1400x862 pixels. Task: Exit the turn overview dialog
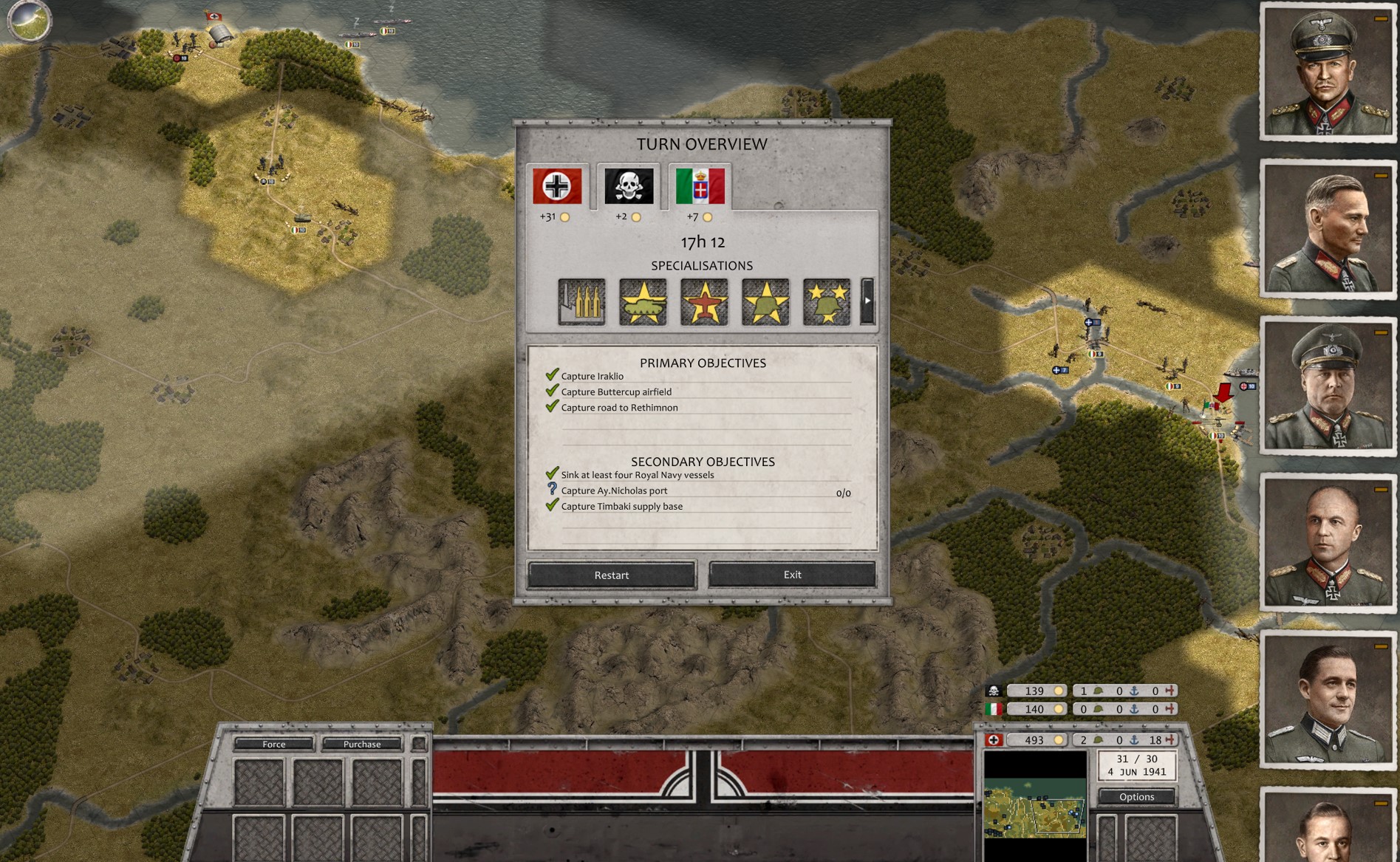(x=792, y=575)
